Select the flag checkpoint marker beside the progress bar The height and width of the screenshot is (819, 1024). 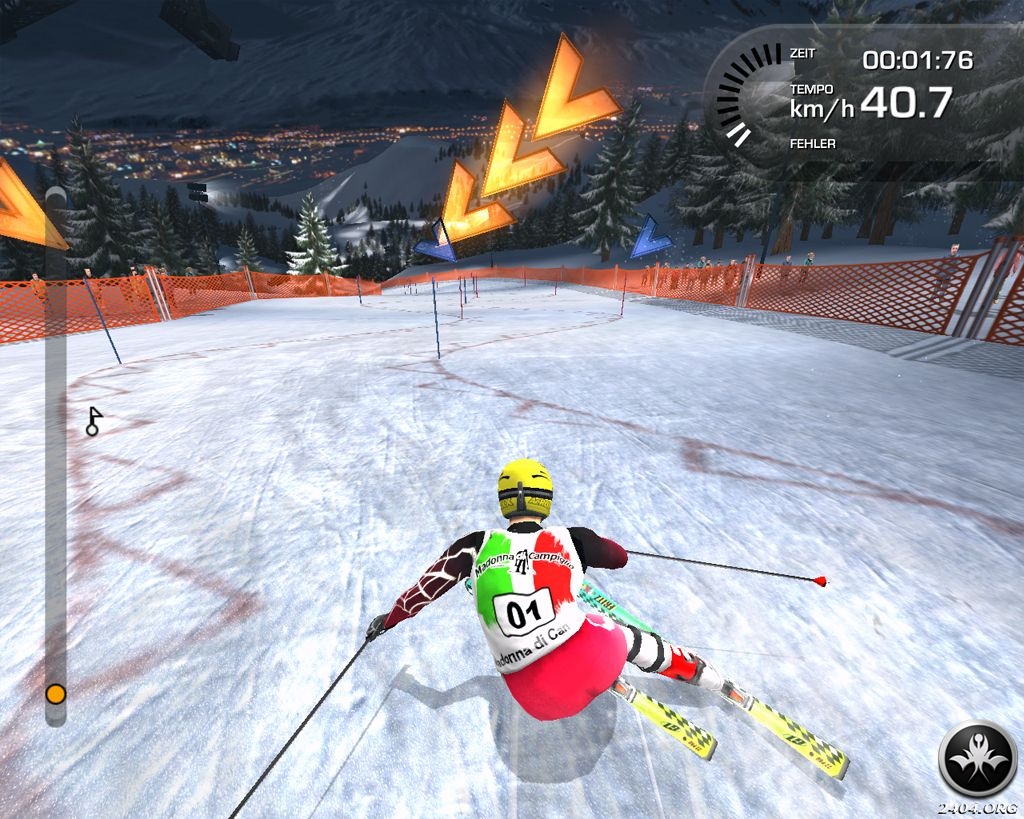(x=93, y=421)
